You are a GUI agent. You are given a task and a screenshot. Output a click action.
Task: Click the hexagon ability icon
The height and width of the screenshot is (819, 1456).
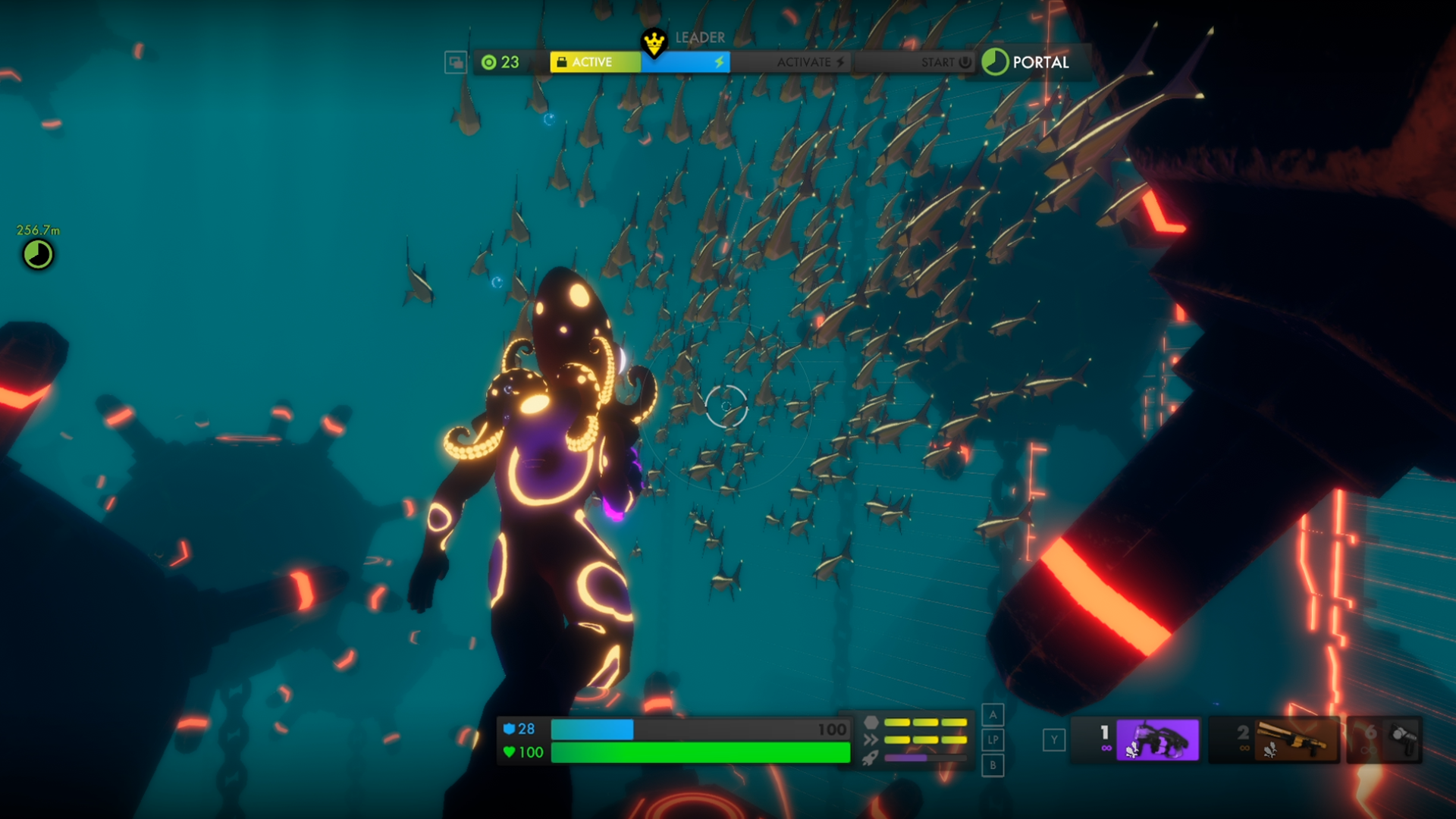click(871, 722)
